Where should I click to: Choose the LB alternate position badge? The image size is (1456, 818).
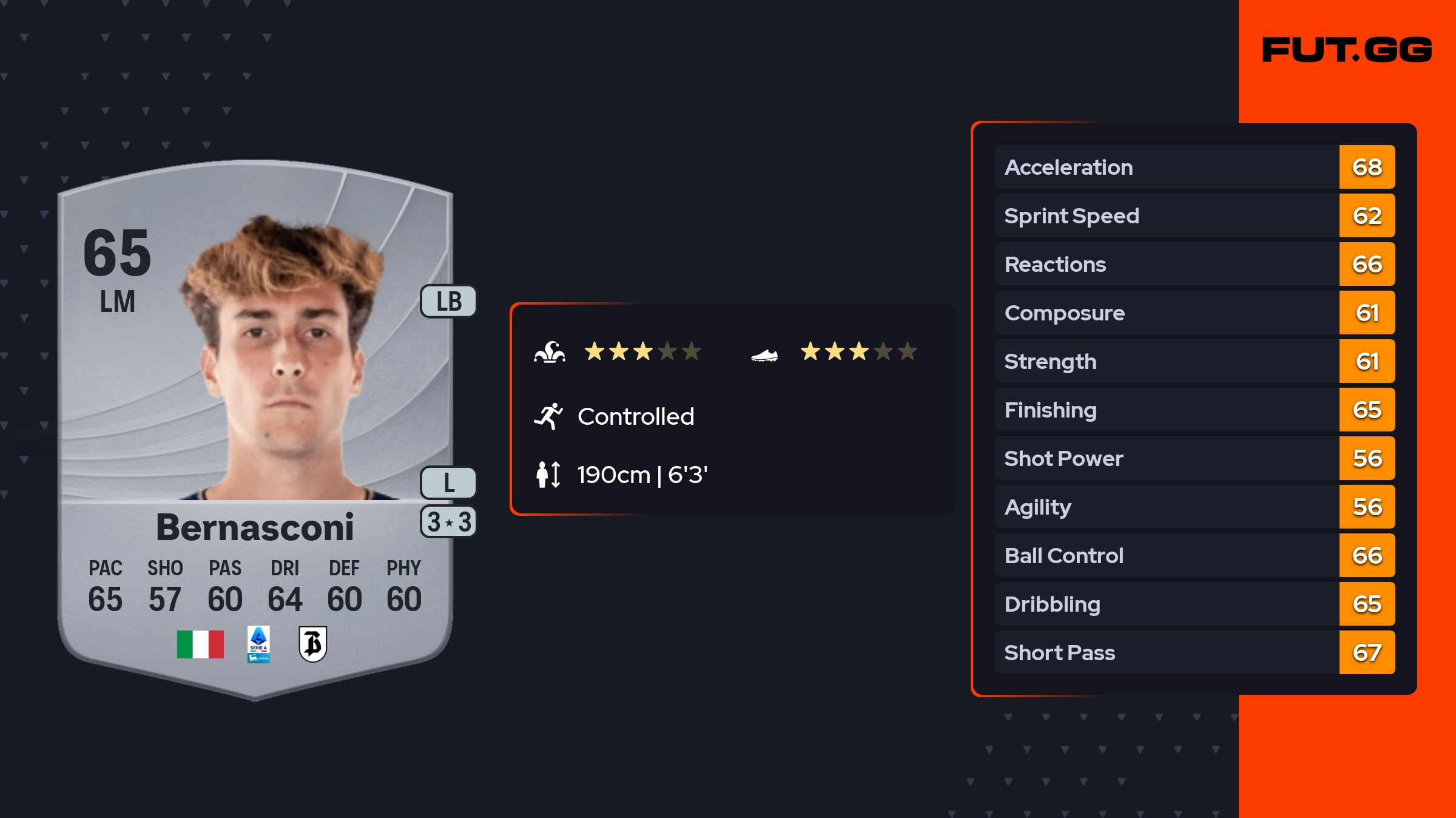pyautogui.click(x=449, y=302)
